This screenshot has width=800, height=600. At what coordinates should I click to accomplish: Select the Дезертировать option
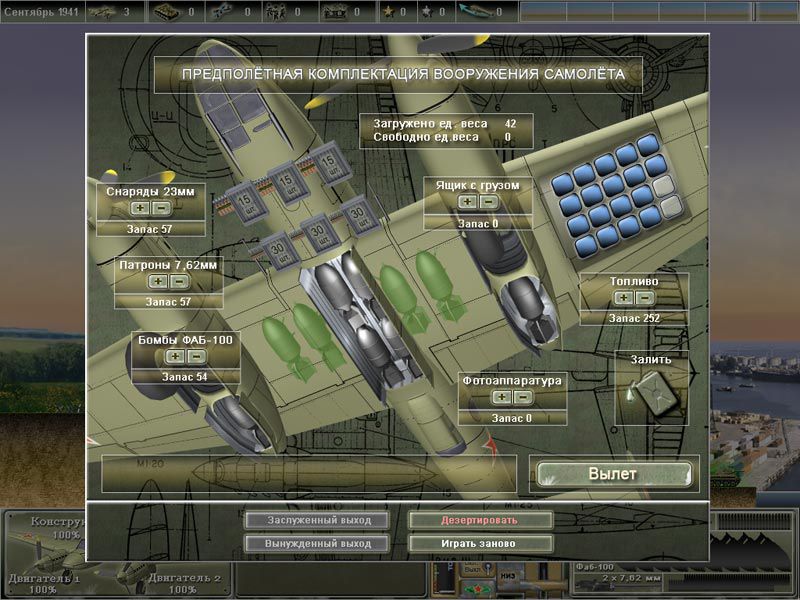tap(480, 520)
